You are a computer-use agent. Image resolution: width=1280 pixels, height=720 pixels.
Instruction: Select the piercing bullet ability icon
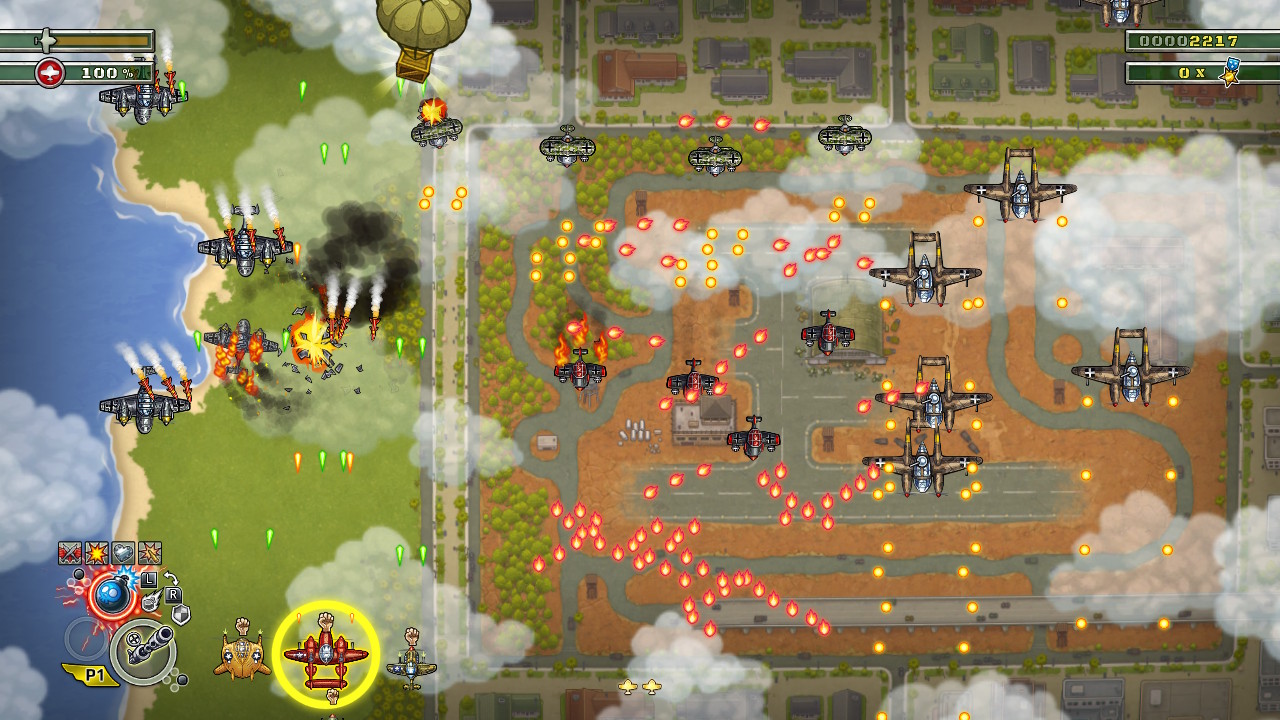150,552
